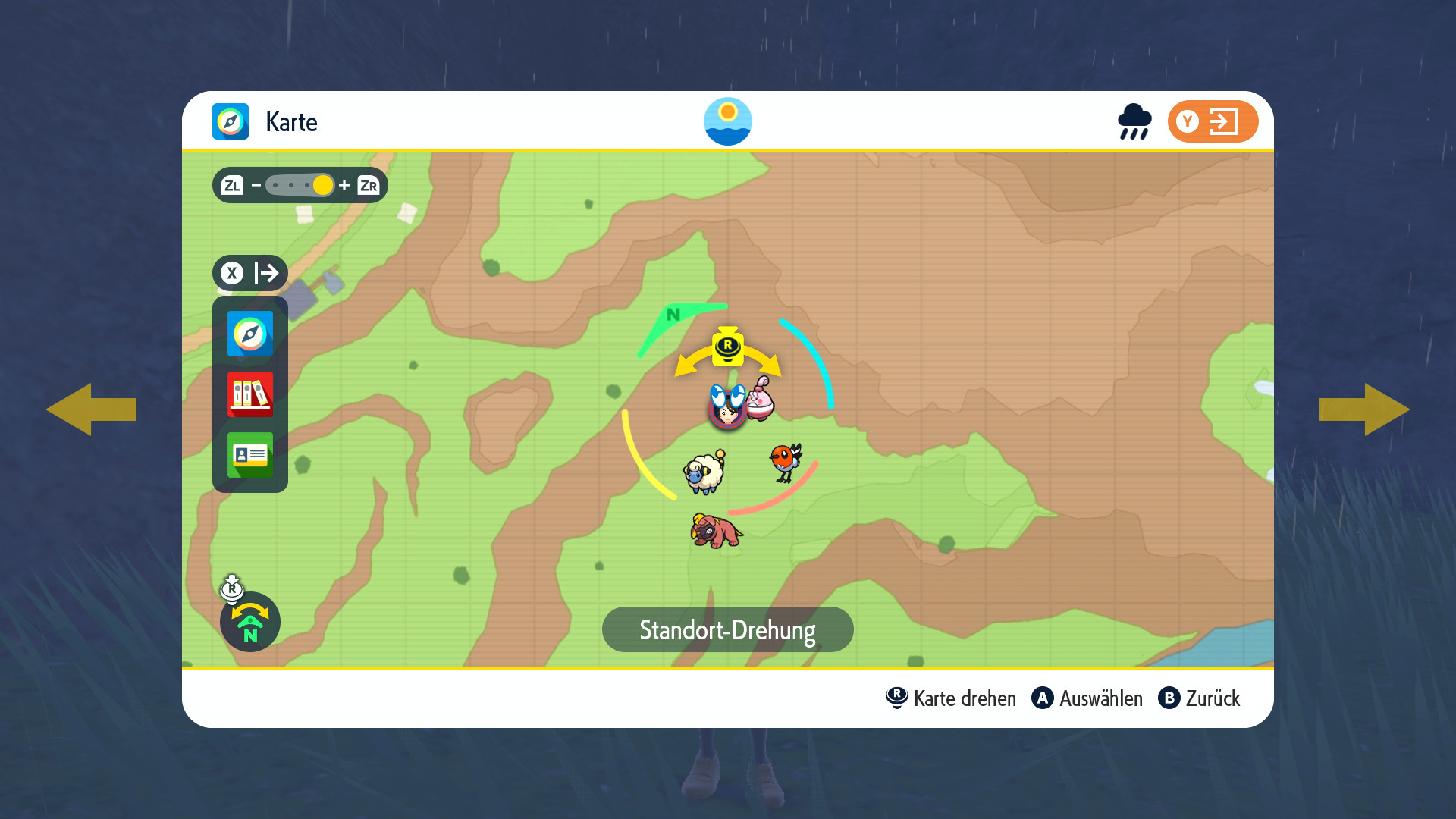Click the Standort-Drehung label
Screen dimensions: 1456x819
click(727, 629)
